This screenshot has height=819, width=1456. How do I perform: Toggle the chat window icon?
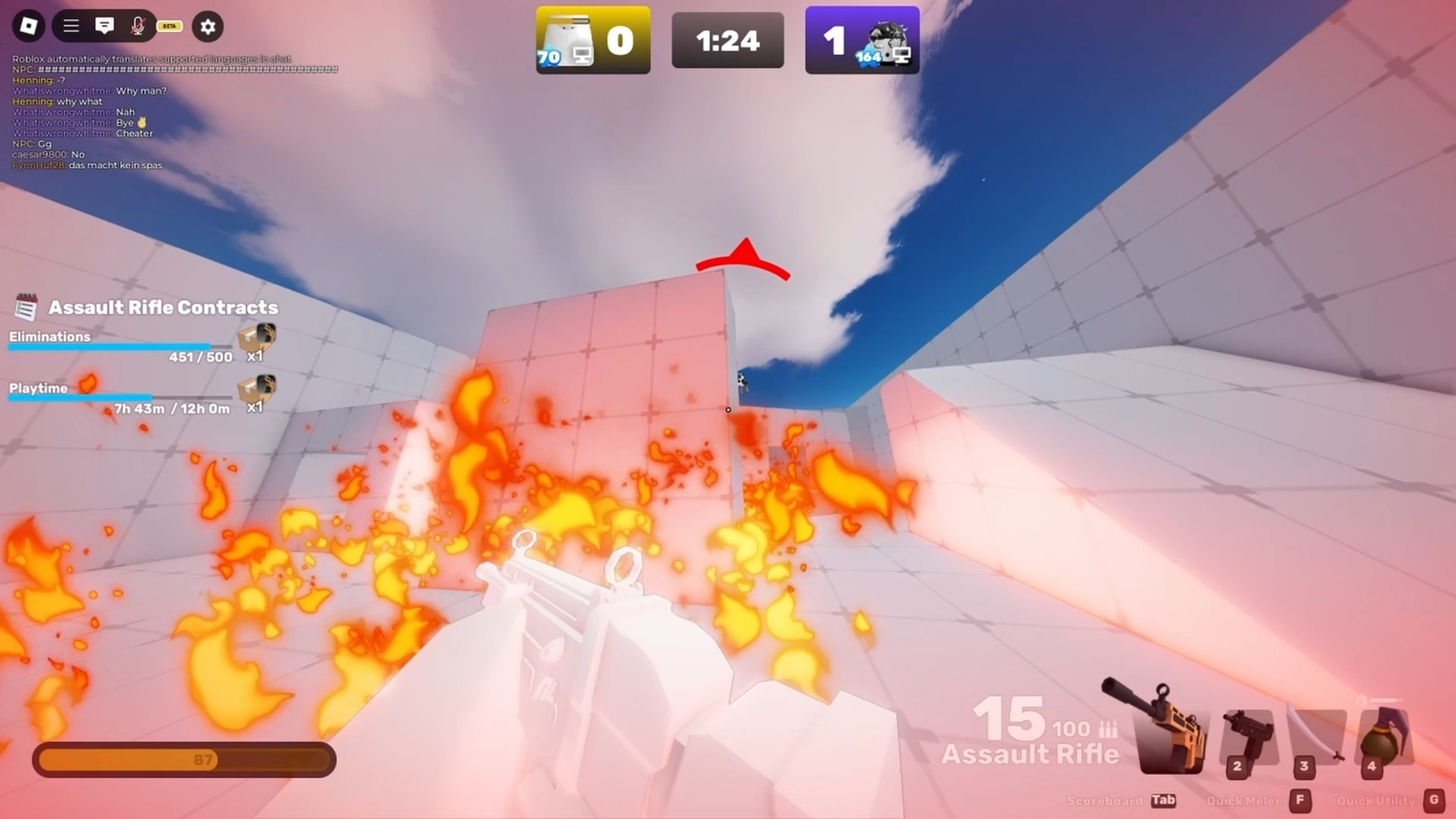105,27
